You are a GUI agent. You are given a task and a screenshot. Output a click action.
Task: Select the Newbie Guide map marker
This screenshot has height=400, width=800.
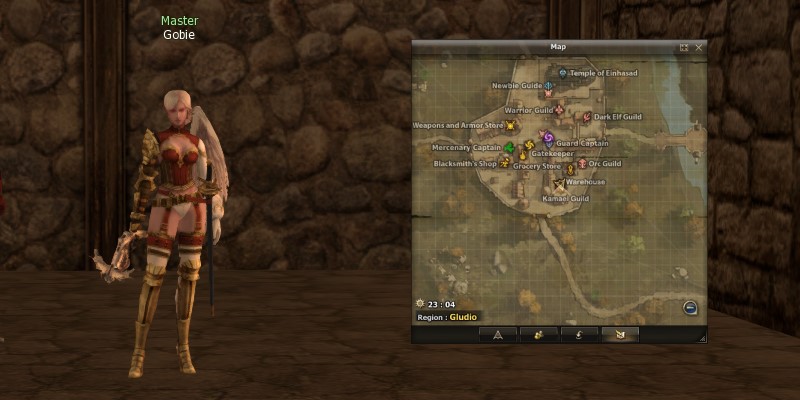point(549,87)
